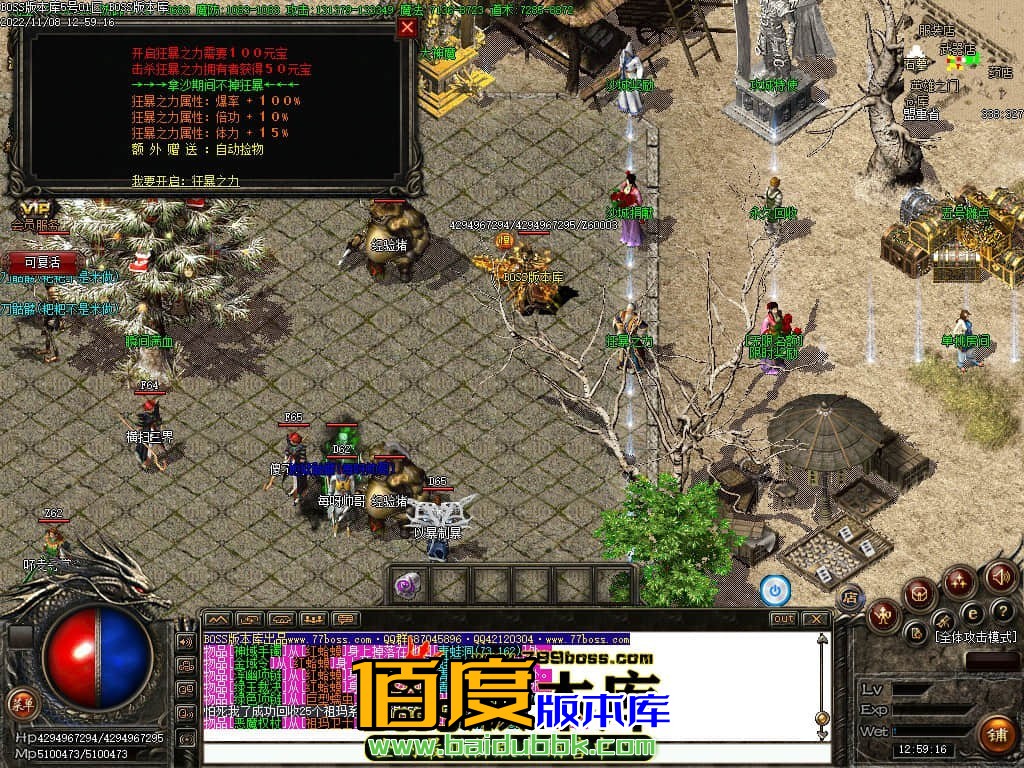The width and height of the screenshot is (1024, 768).
Task: Toggle the sound speaker round button
Action: [1000, 576]
